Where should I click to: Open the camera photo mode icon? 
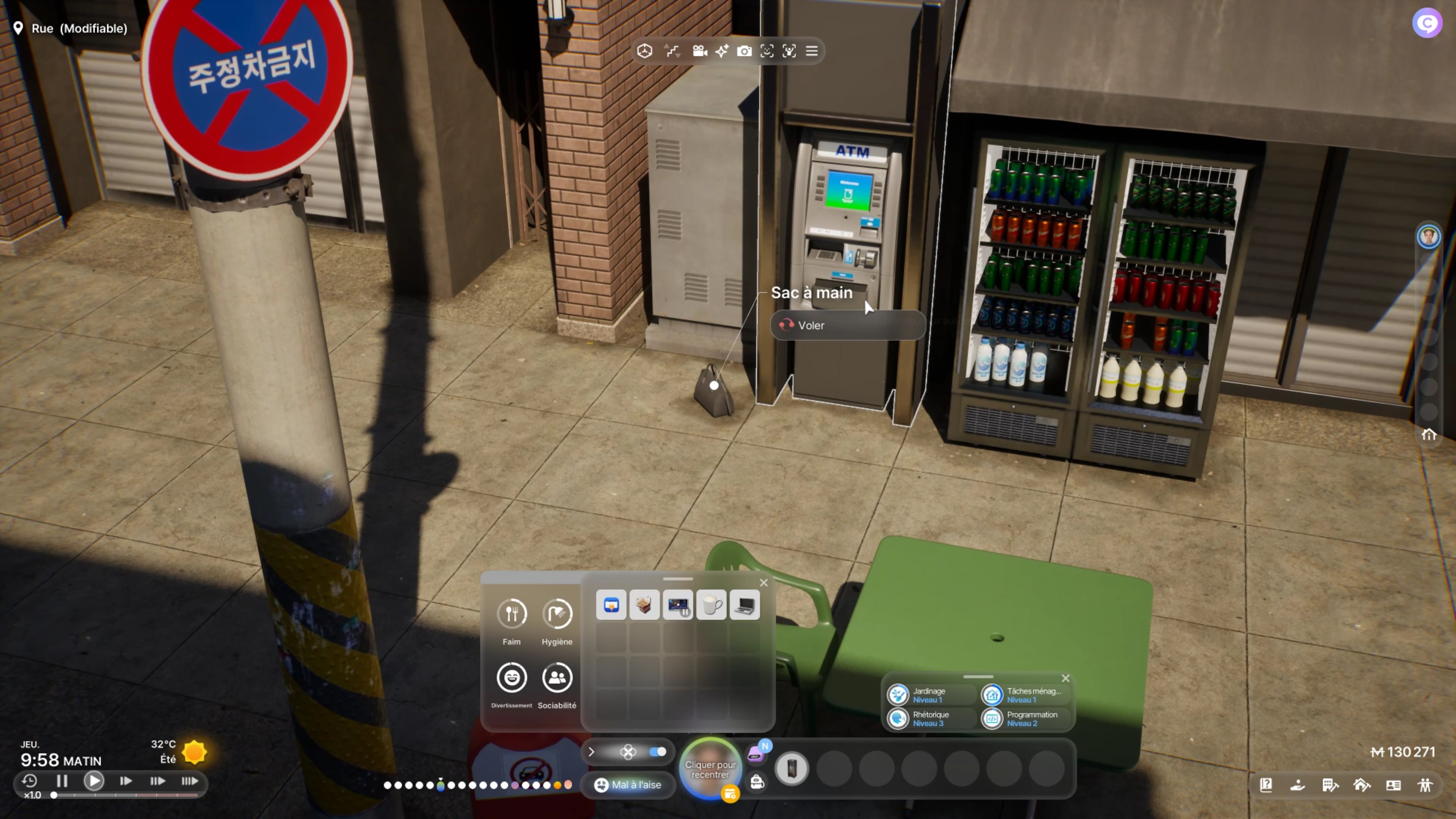click(744, 52)
